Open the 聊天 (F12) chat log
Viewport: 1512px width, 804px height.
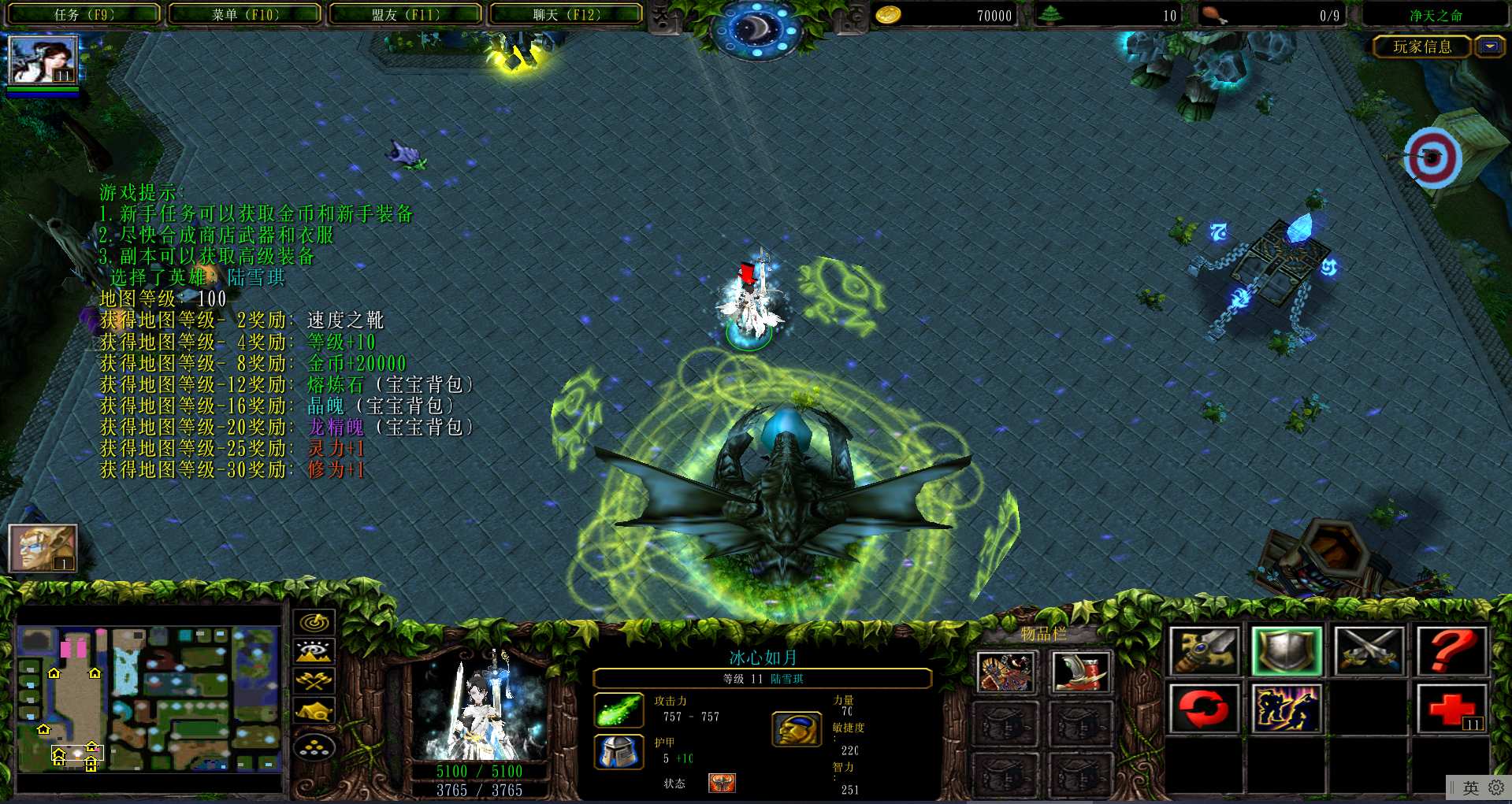tap(566, 14)
